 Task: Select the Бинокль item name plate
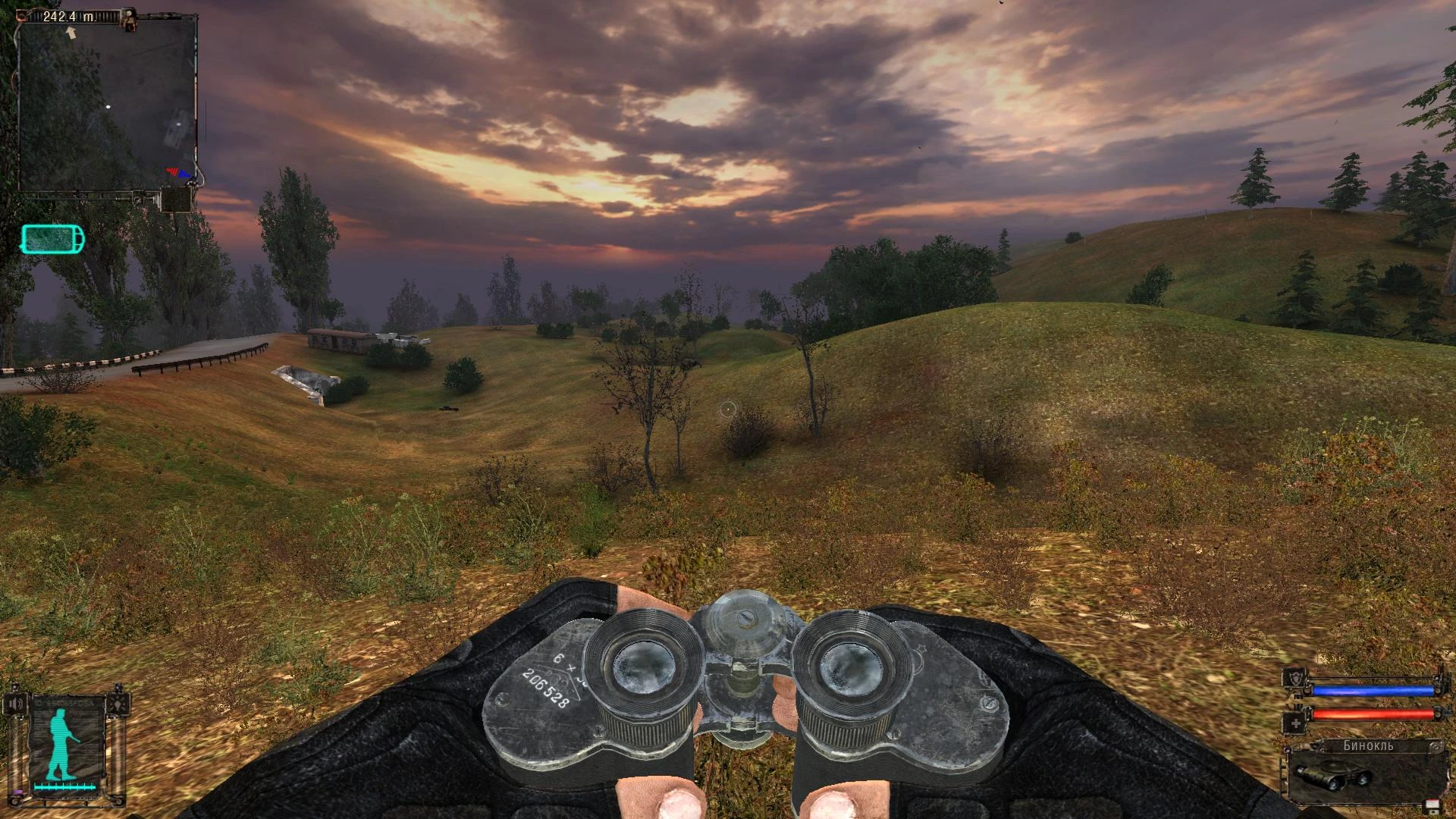point(1369,745)
